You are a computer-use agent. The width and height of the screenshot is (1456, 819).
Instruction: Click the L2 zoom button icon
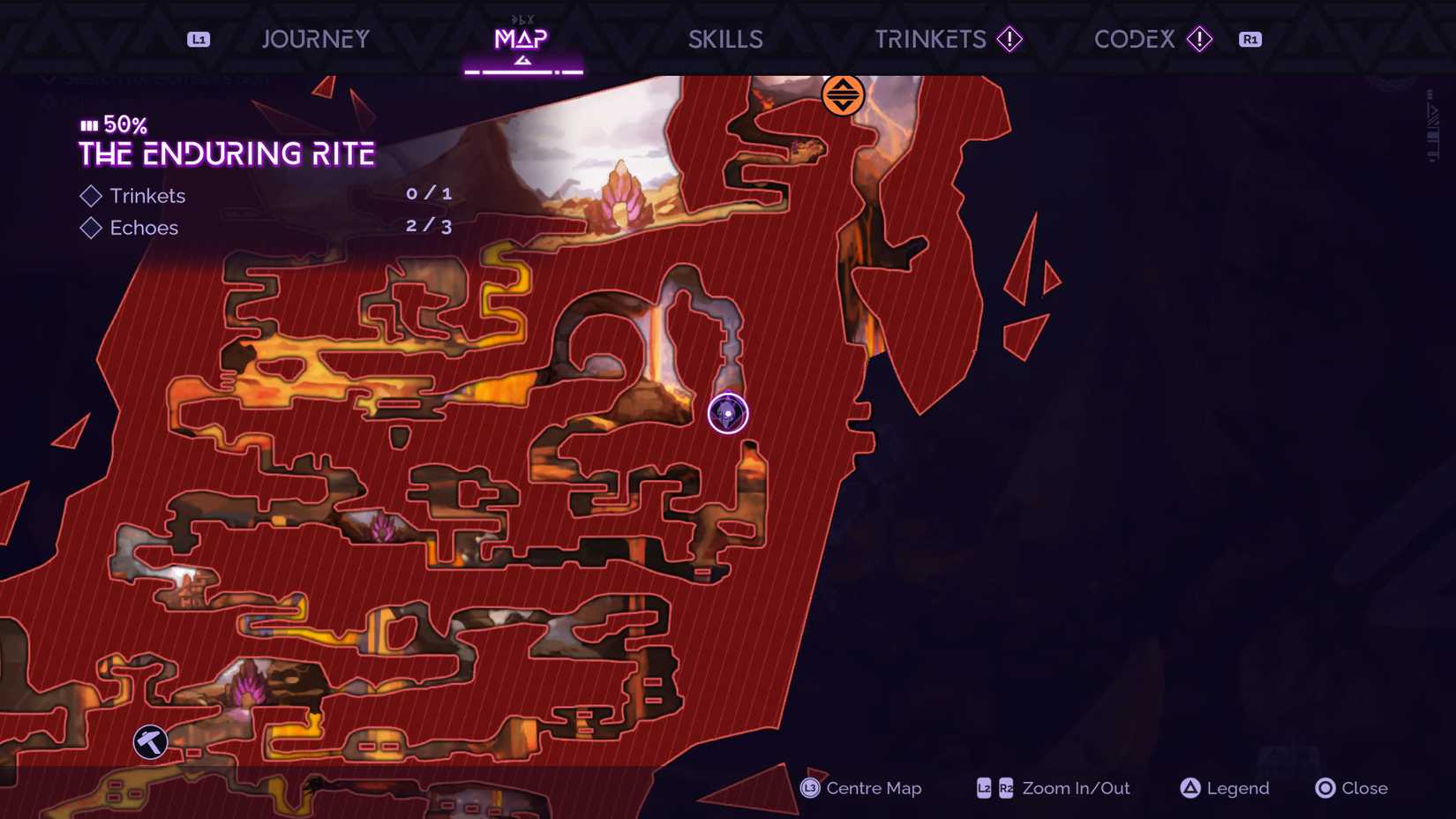click(982, 788)
